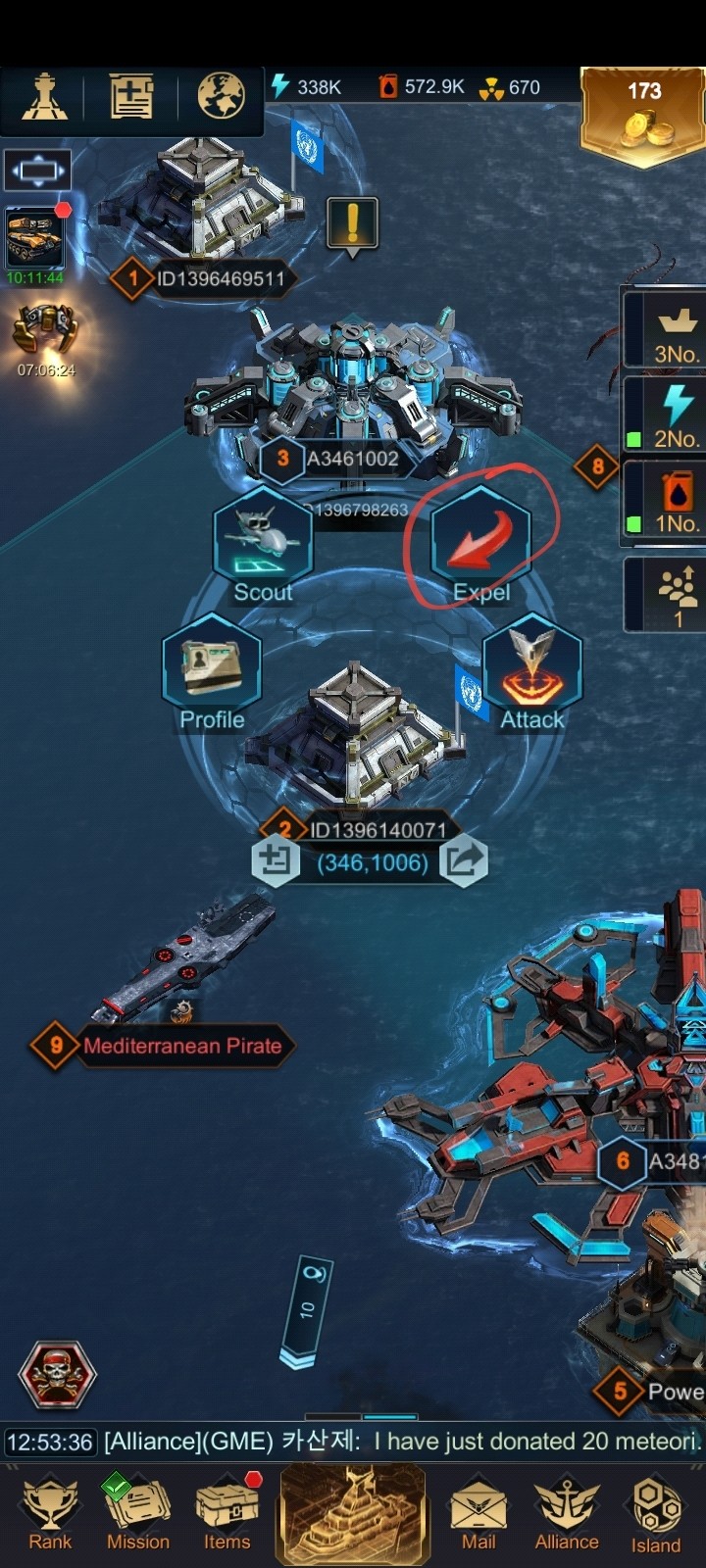Attack the selected base
706x1568 pixels.
tap(532, 669)
